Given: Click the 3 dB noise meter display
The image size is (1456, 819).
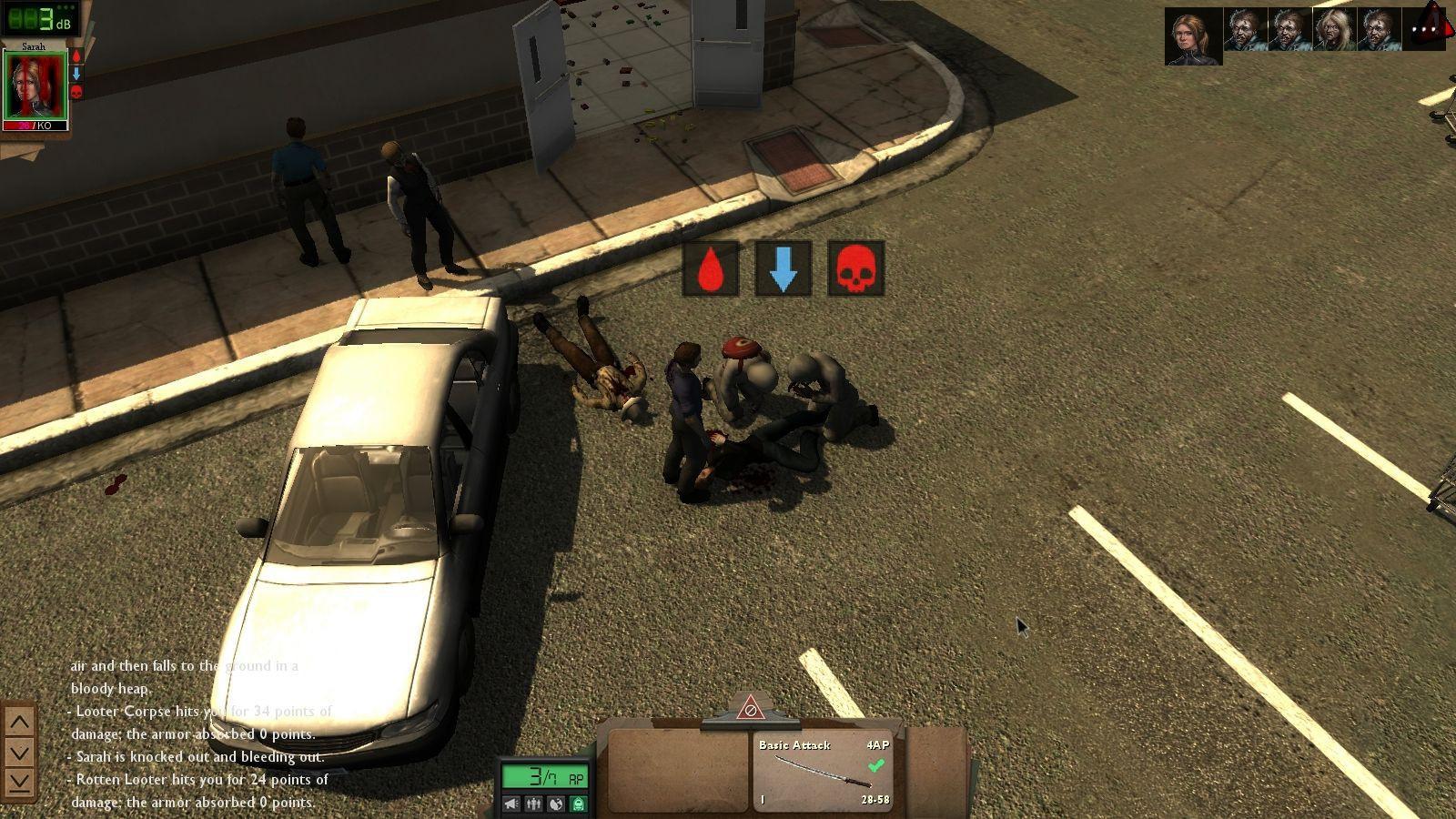Looking at the screenshot, I should (41, 20).
